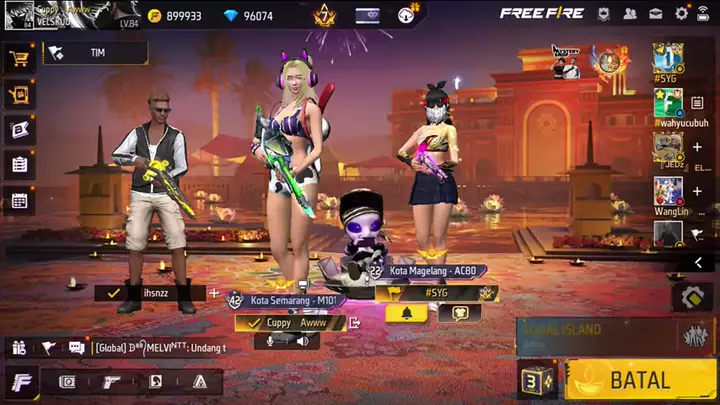Open the mail inbox icon
This screenshot has width=720, height=405.
656,14
